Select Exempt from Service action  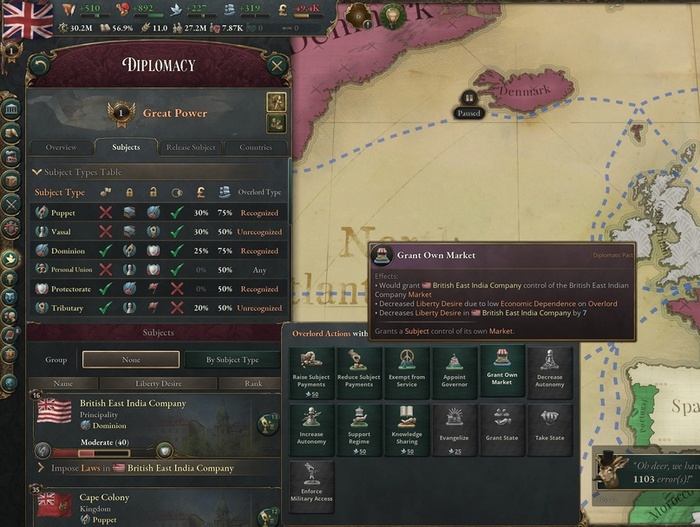pos(407,373)
